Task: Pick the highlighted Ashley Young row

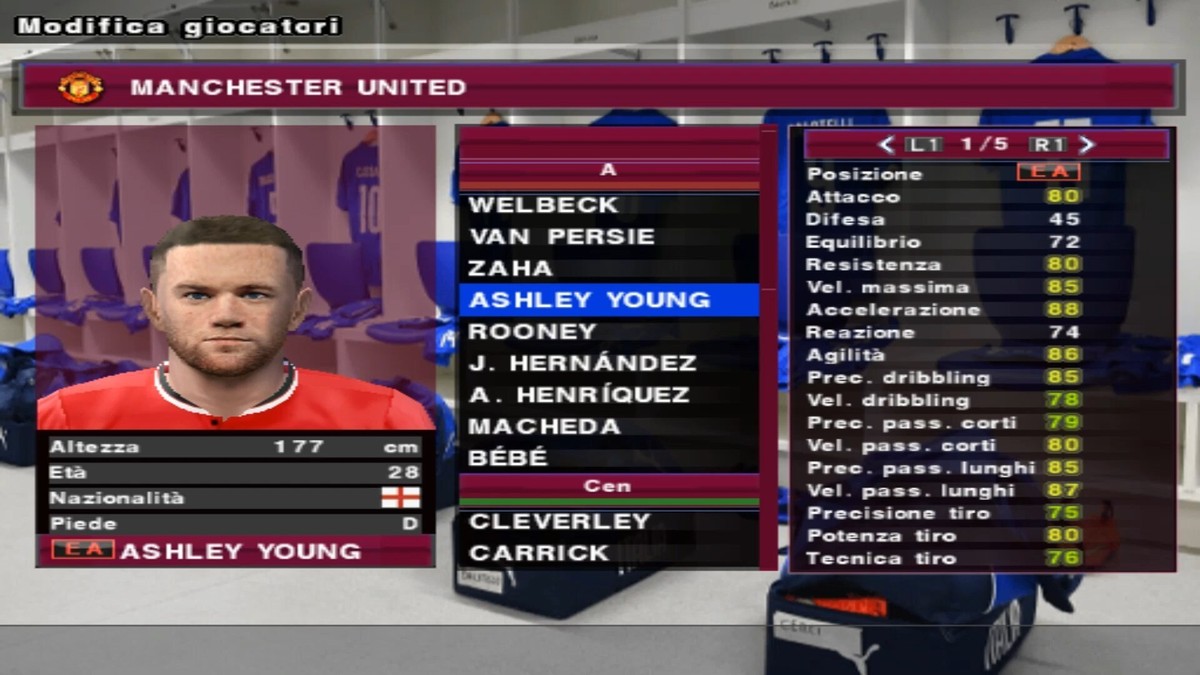Action: tap(590, 300)
